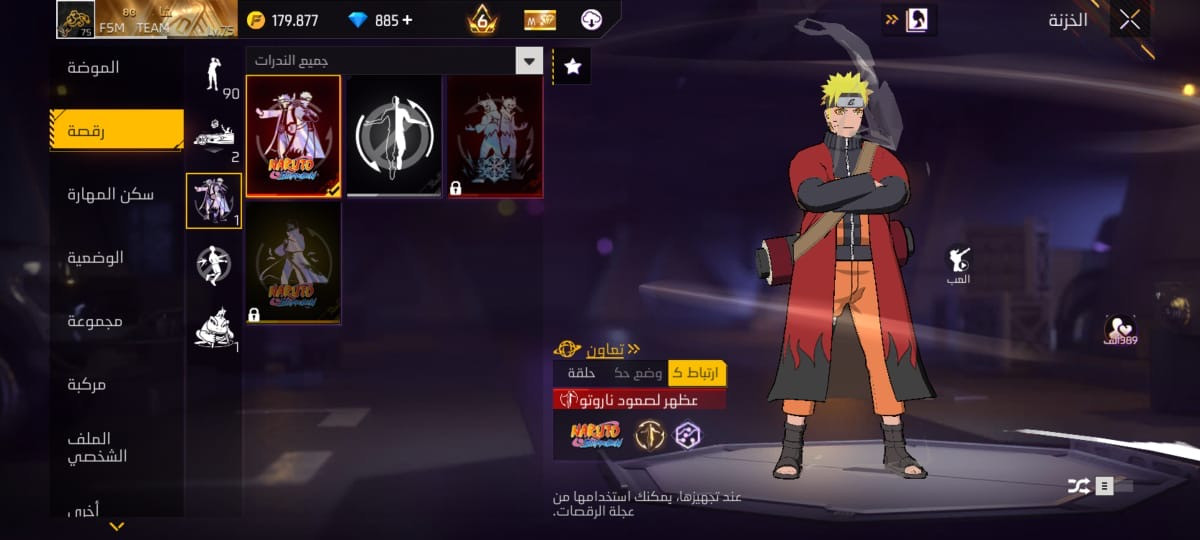Screen dimensions: 1200x540
Task: Select the ارتباط tab
Action: coord(697,373)
